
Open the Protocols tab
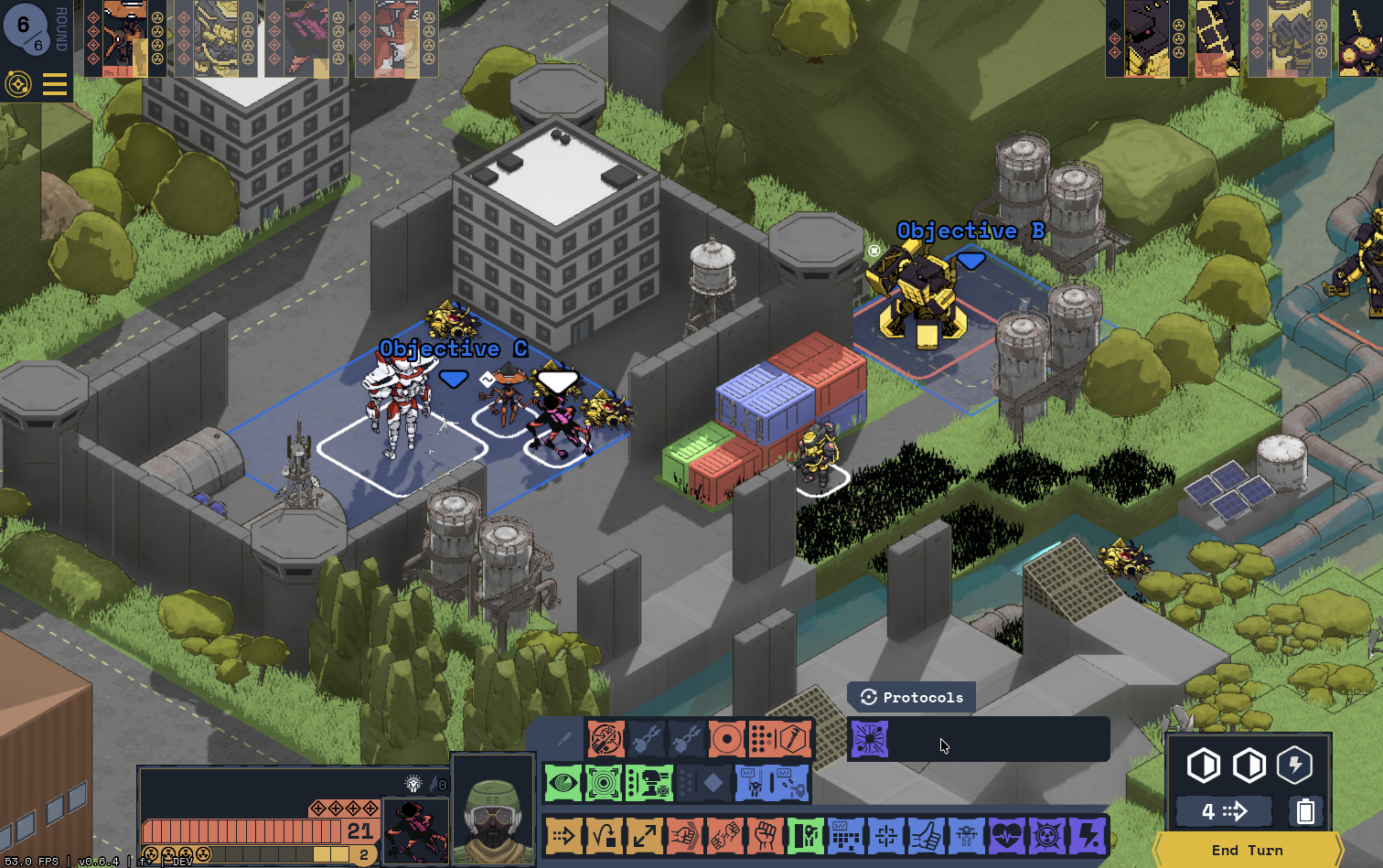tap(912, 697)
